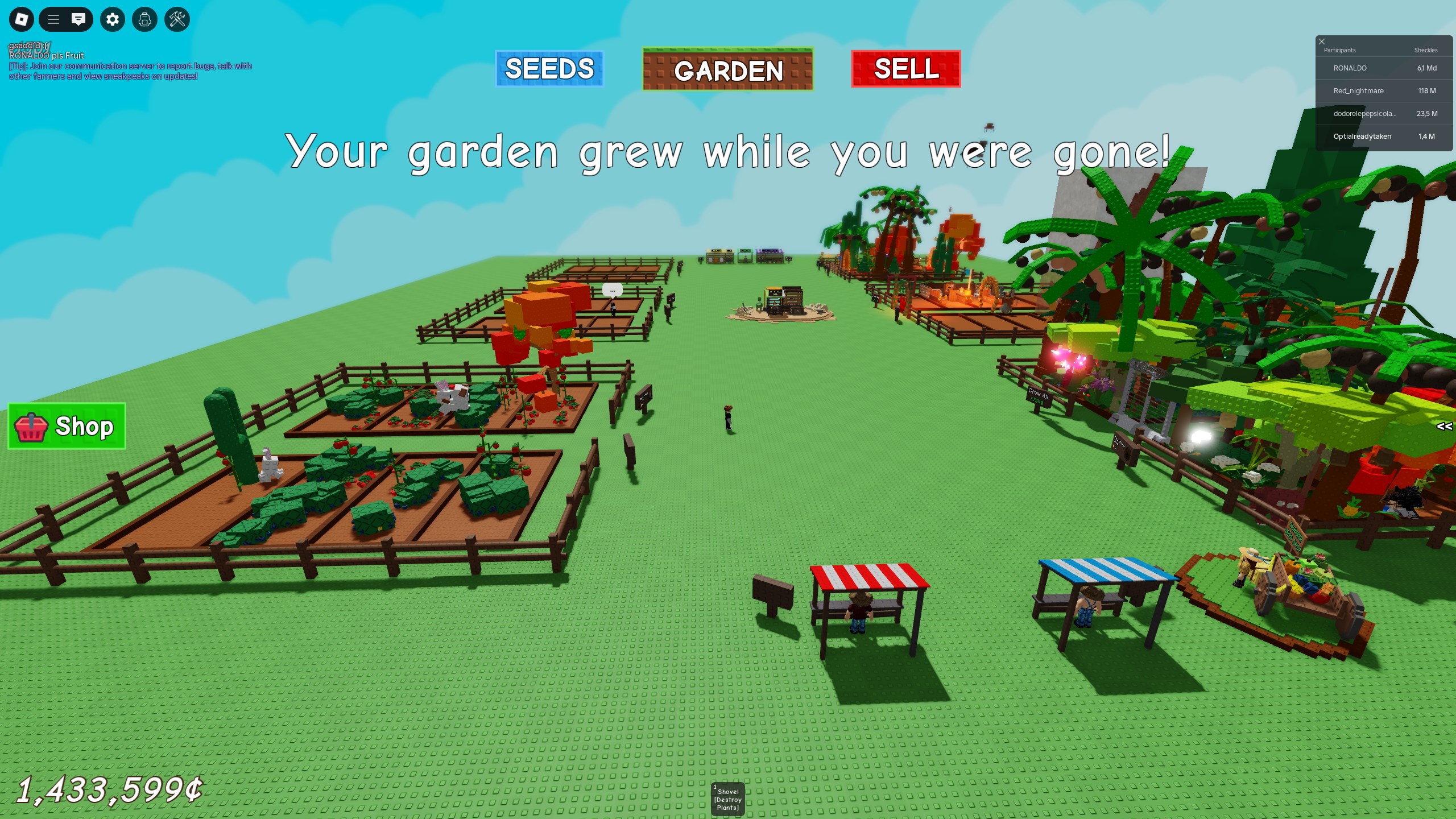The width and height of the screenshot is (1456, 819).
Task: Open the settings gear icon
Action: tap(112, 19)
